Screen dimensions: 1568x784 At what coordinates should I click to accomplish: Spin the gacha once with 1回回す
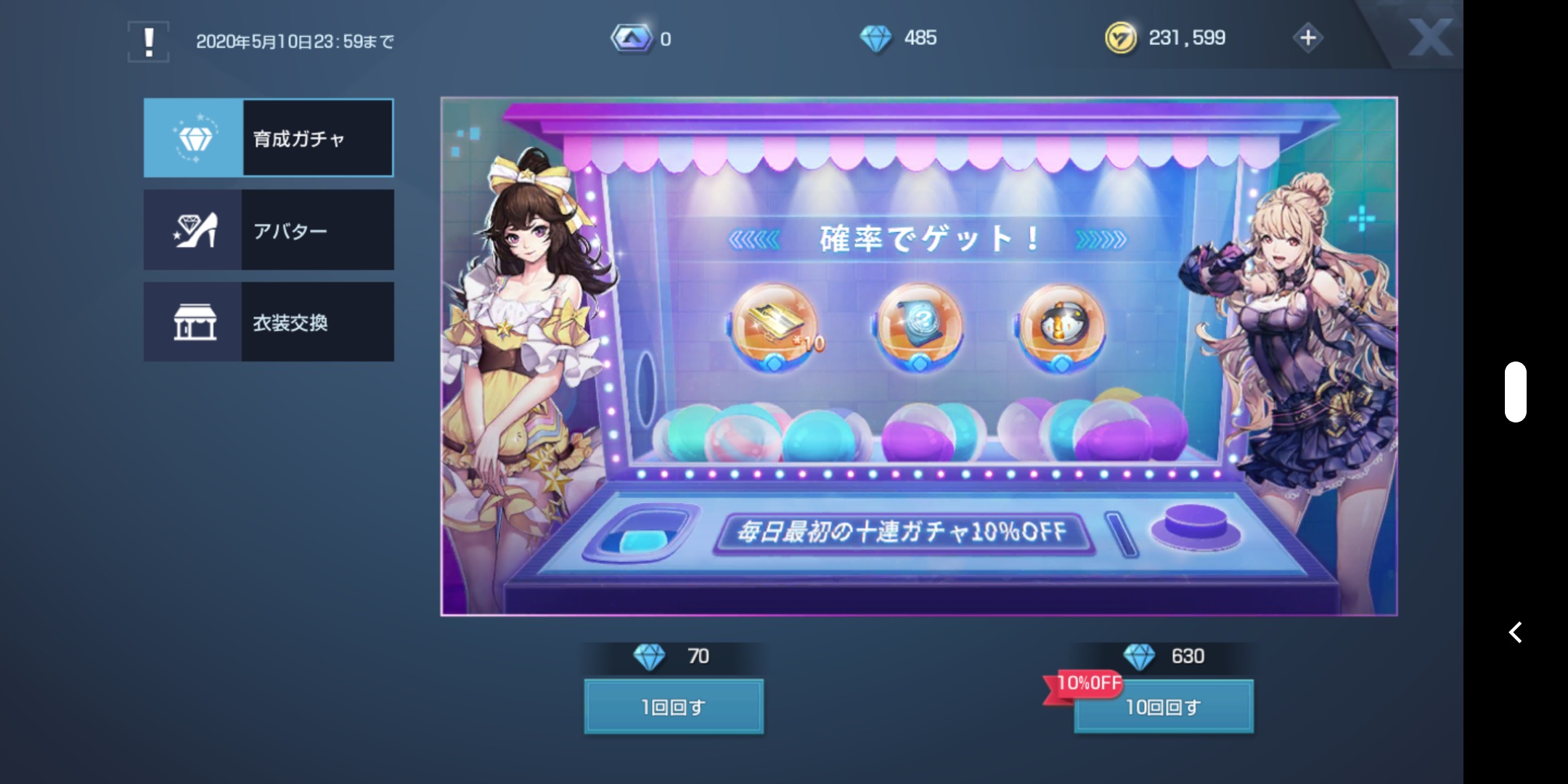[674, 706]
